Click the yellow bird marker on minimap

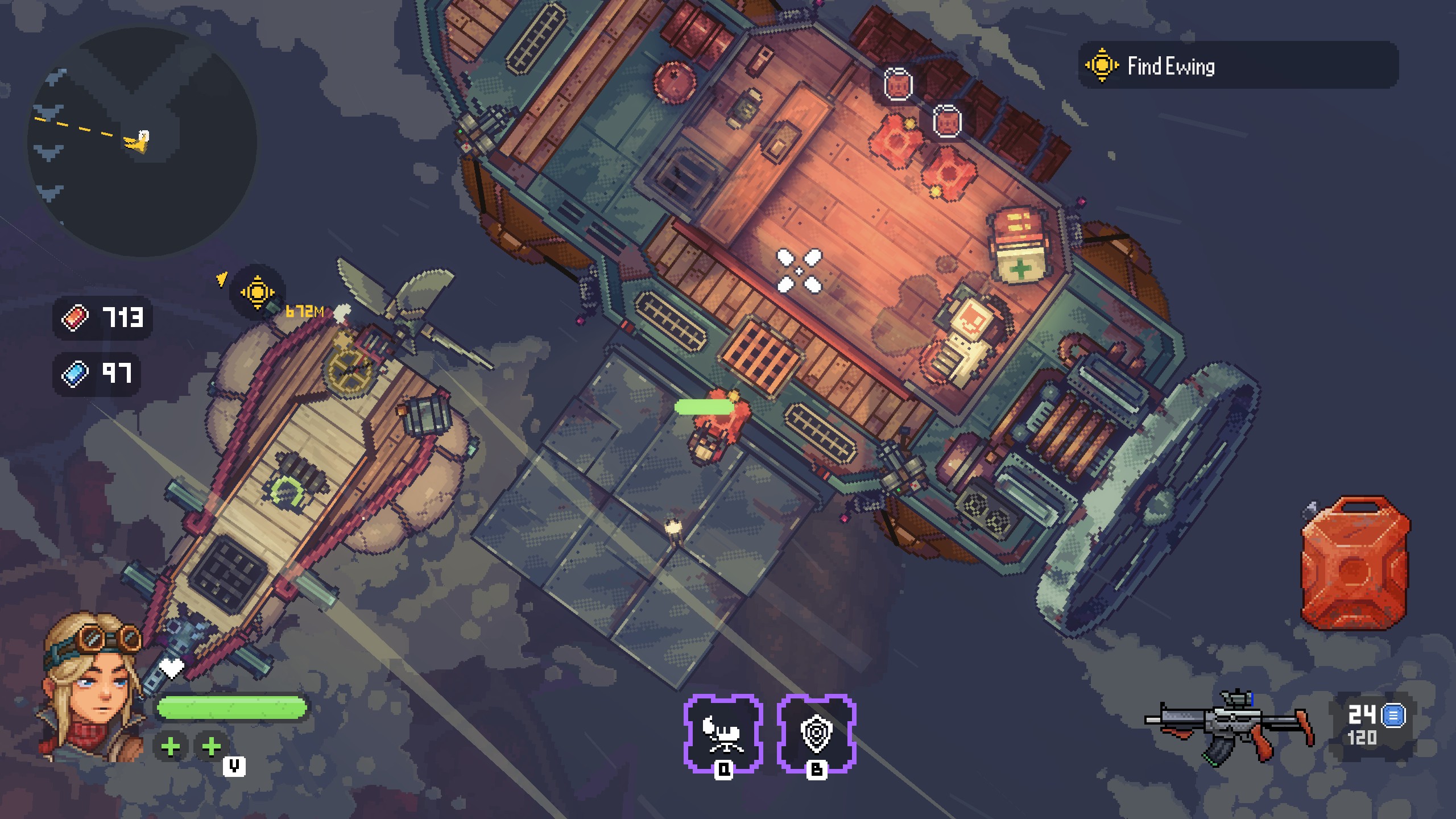(138, 141)
